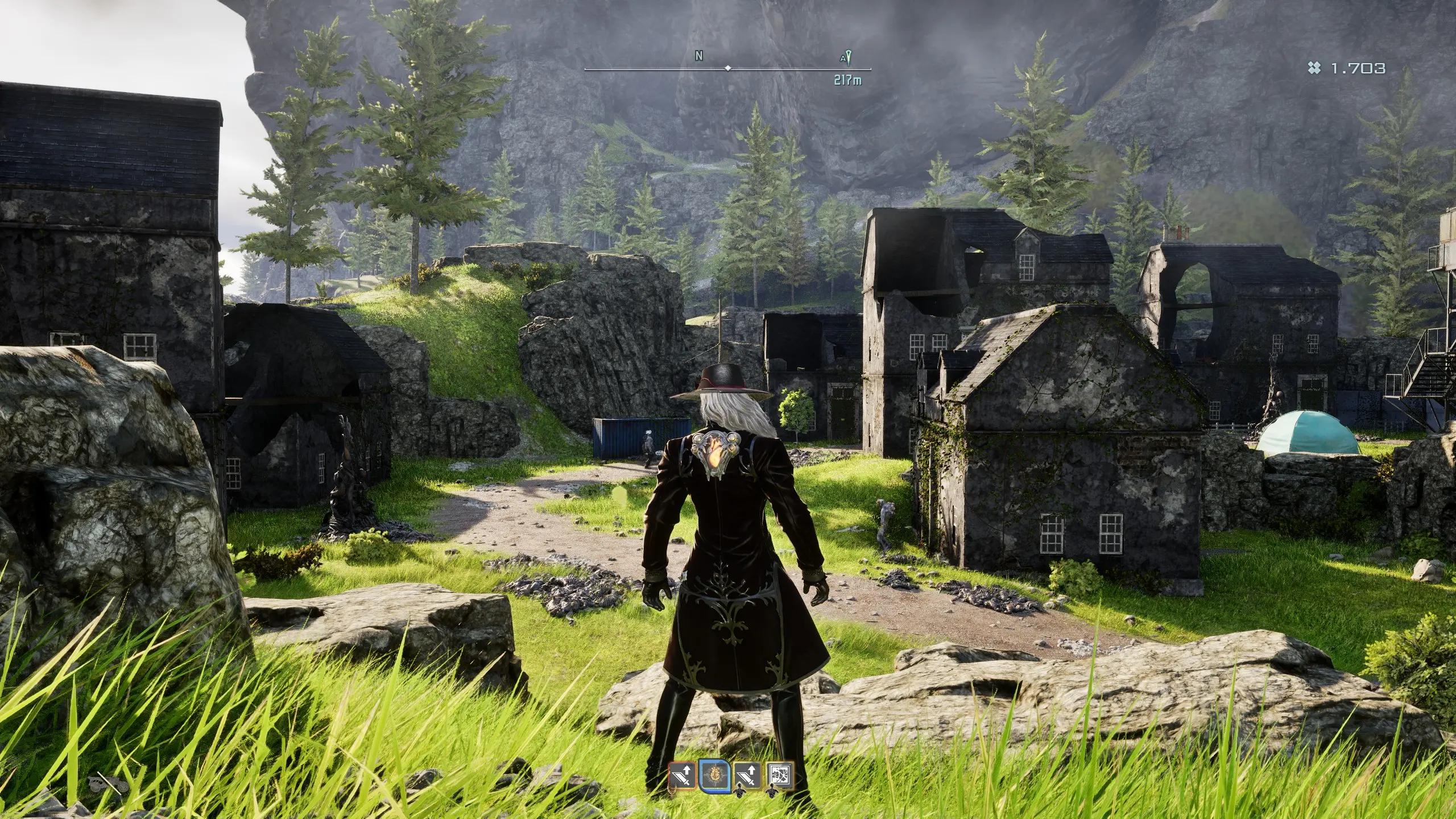
Task: Select the gold-bordered sword boost icon
Action: click(747, 776)
